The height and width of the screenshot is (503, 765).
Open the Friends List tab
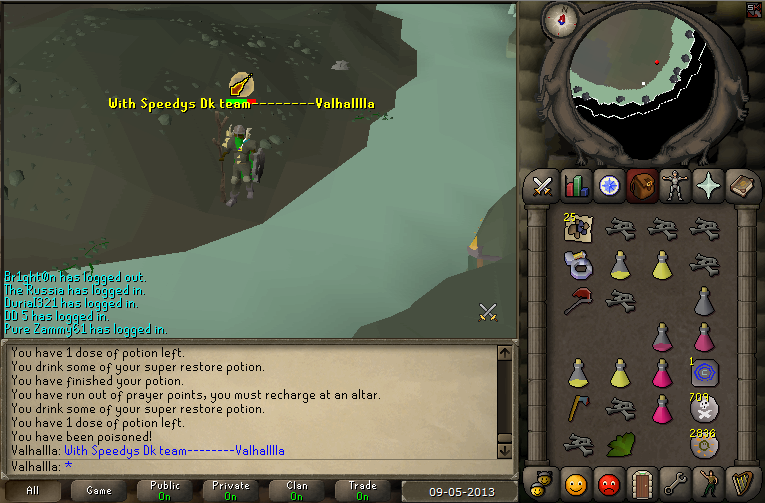(x=575, y=483)
